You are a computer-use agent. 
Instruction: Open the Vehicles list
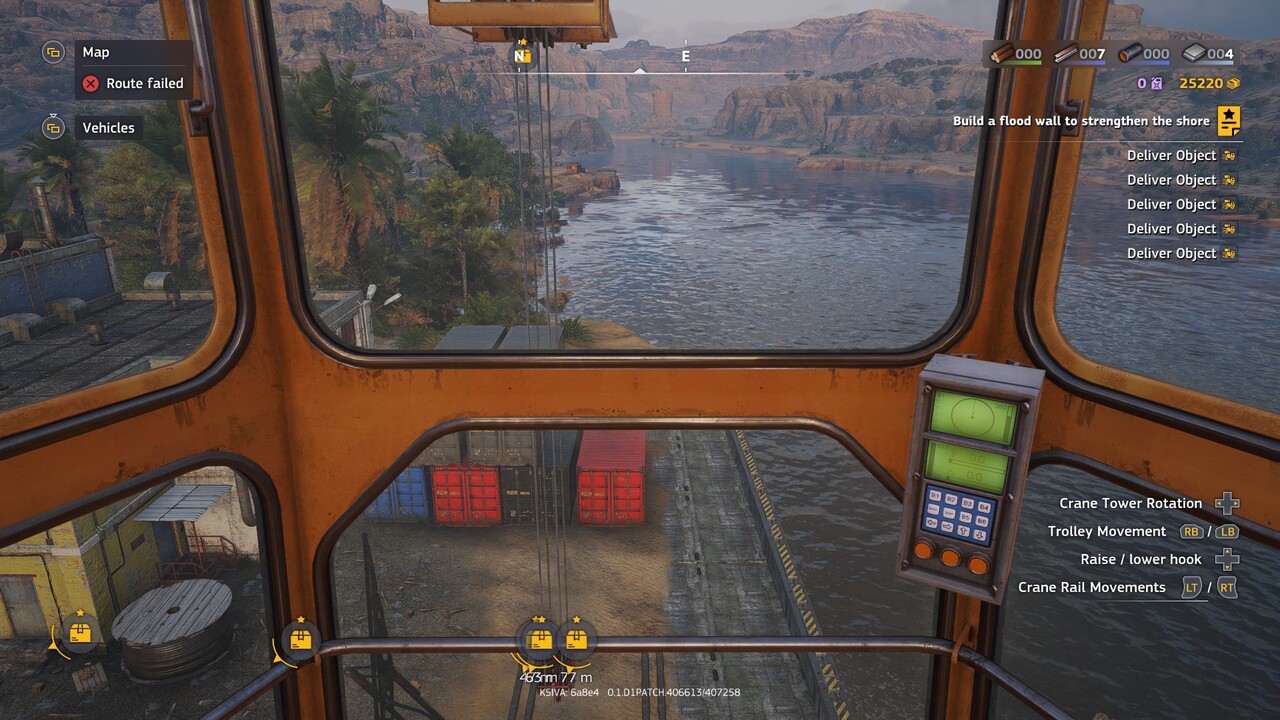[x=108, y=128]
